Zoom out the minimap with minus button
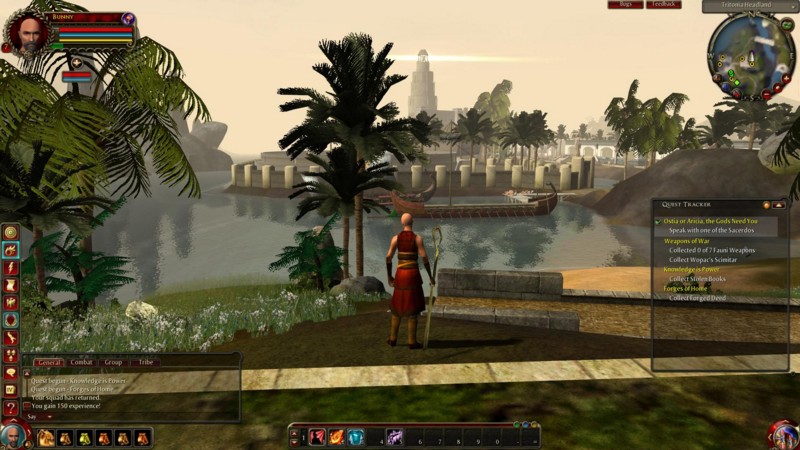This screenshot has width=800, height=450. click(767, 95)
